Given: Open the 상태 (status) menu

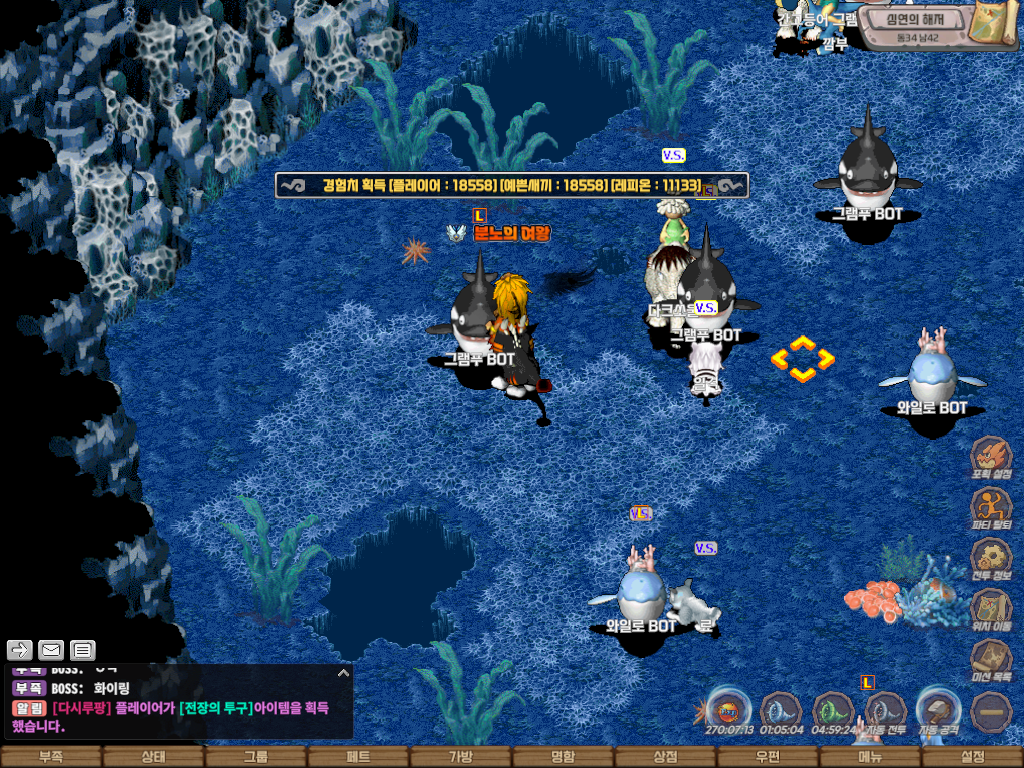Looking at the screenshot, I should pos(153,757).
